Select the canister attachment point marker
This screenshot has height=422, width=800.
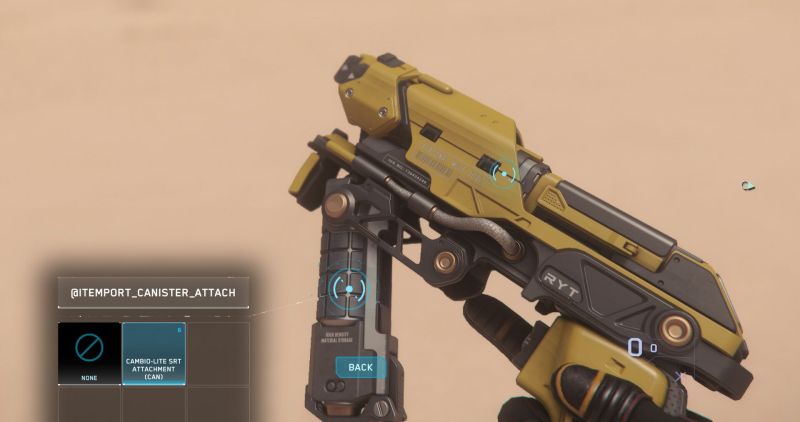[348, 289]
